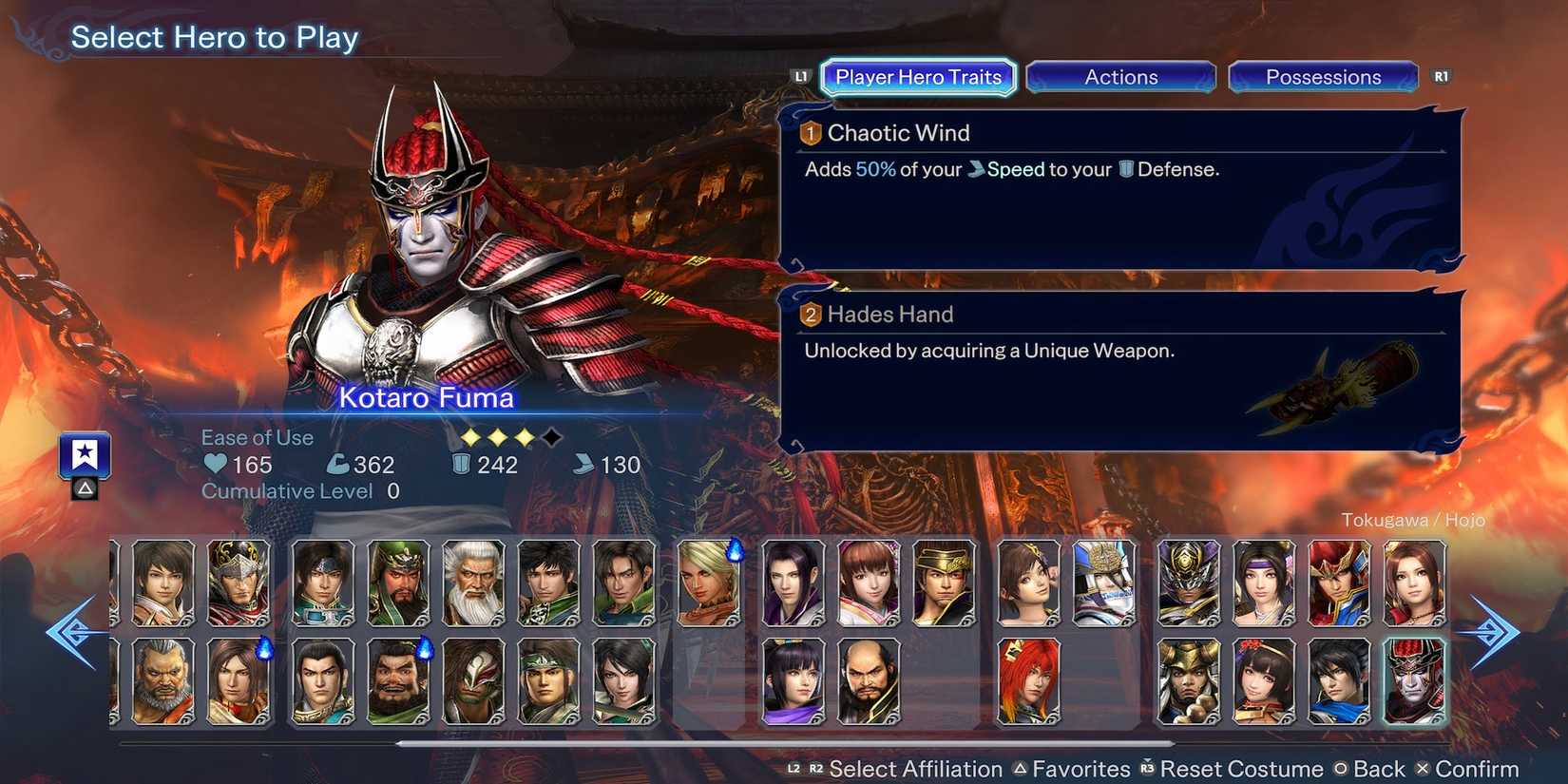Click the Speed stat icon
Screen dimensions: 1568x784
(583, 465)
